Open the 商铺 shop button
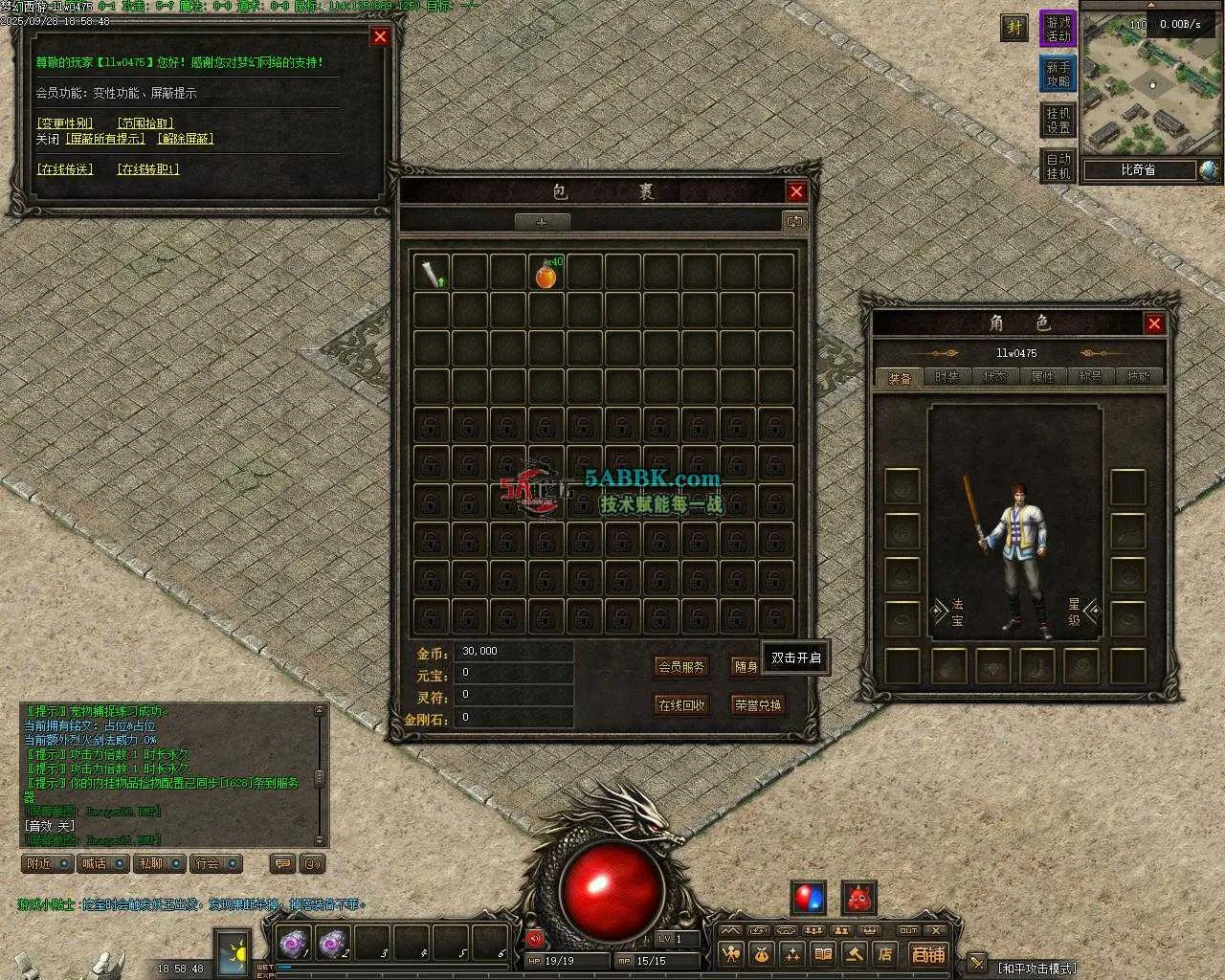 [x=927, y=953]
